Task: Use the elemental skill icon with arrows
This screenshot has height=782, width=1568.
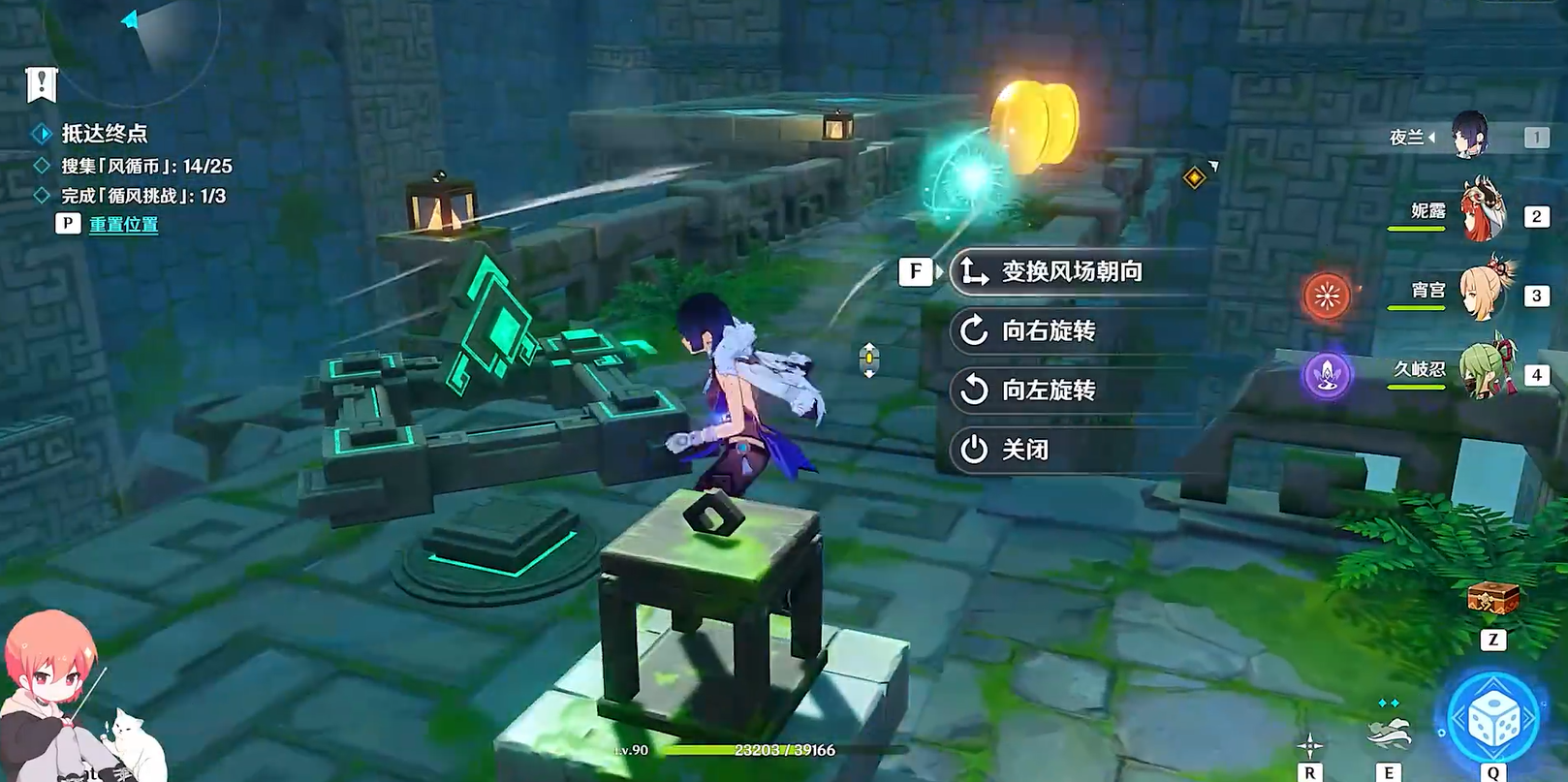Action: pyautogui.click(x=1388, y=733)
